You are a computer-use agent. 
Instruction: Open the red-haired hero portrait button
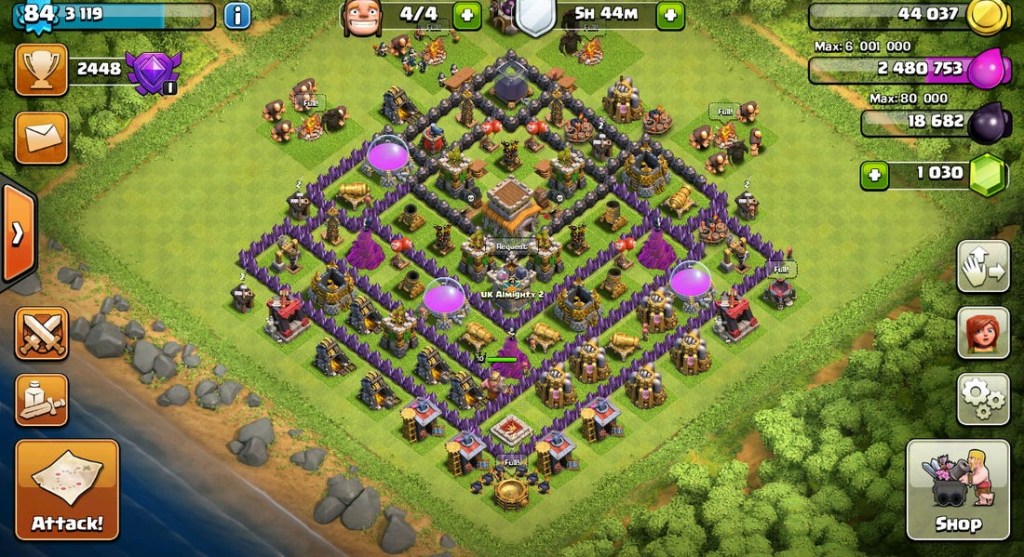pyautogui.click(x=983, y=332)
